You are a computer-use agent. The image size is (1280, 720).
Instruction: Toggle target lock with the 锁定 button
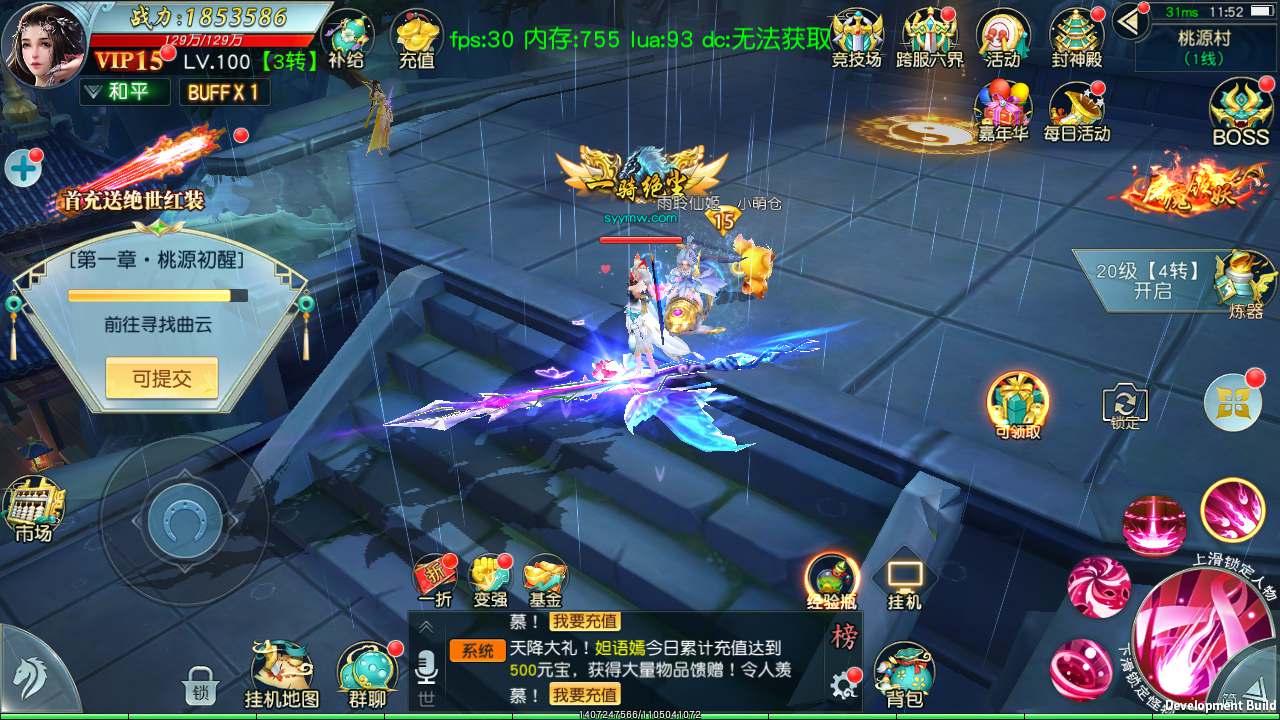pyautogui.click(x=1124, y=404)
